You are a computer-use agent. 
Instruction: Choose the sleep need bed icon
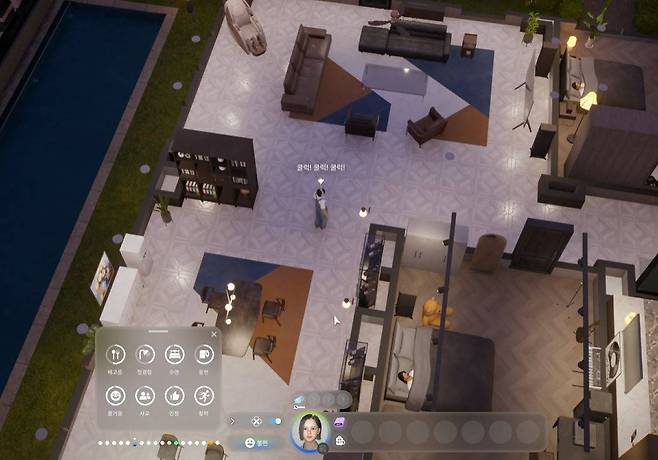point(173,354)
